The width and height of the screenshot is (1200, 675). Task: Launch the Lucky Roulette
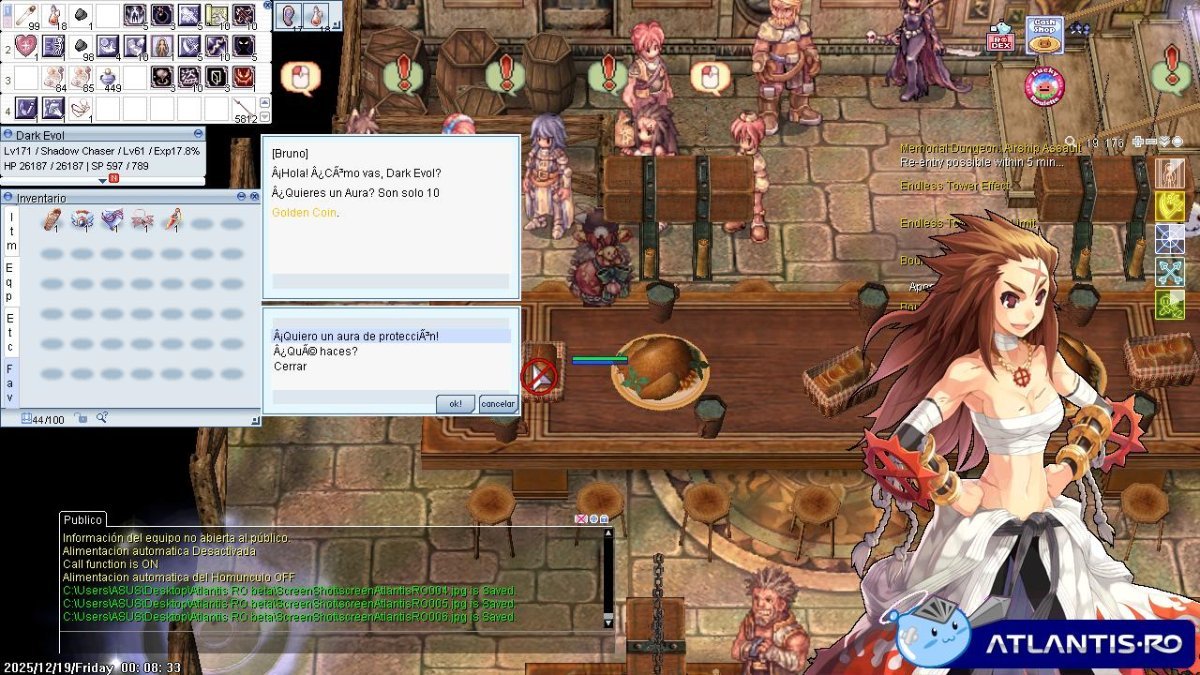(x=1044, y=85)
